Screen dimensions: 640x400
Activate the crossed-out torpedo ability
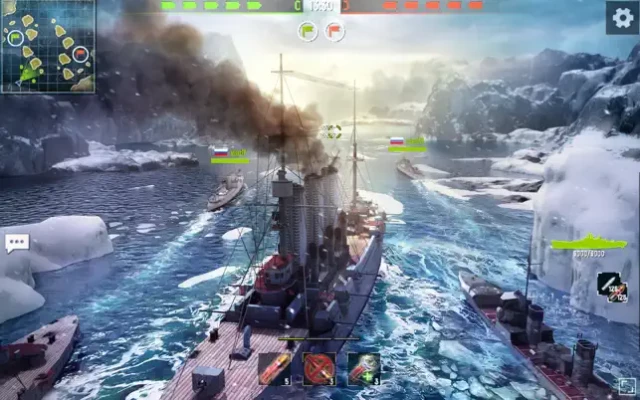(319, 368)
